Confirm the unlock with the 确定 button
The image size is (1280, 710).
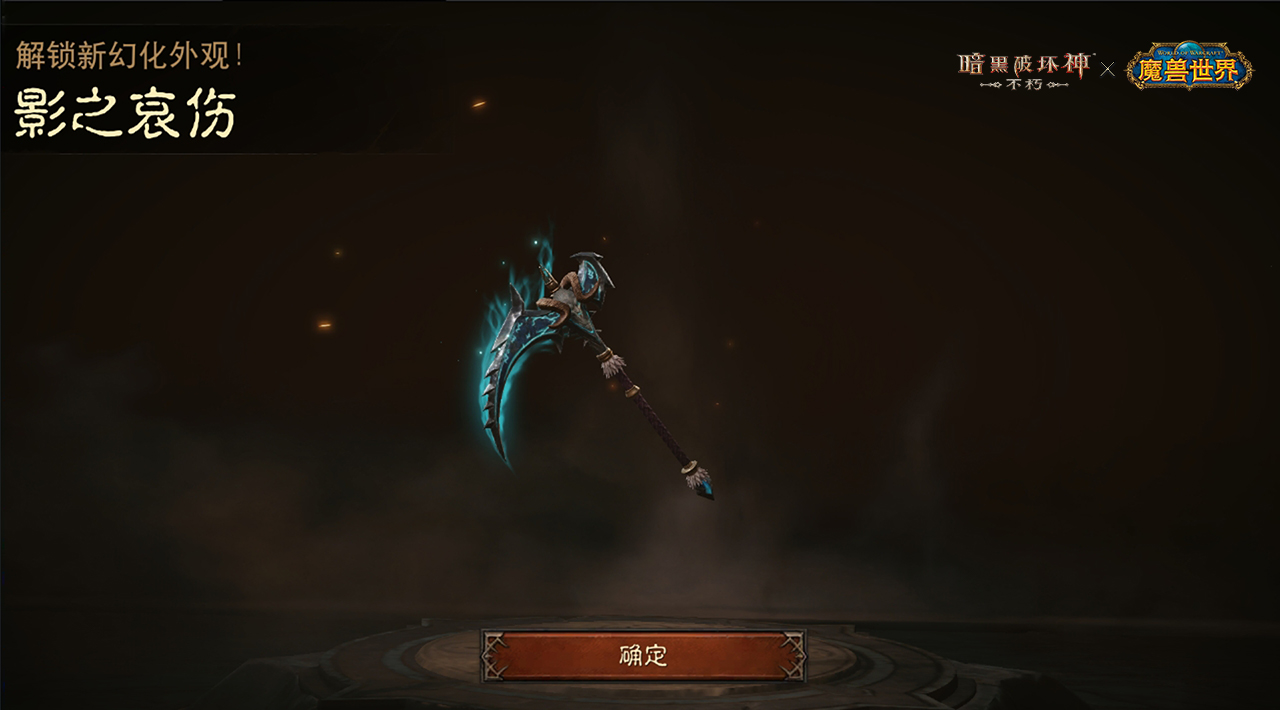643,656
